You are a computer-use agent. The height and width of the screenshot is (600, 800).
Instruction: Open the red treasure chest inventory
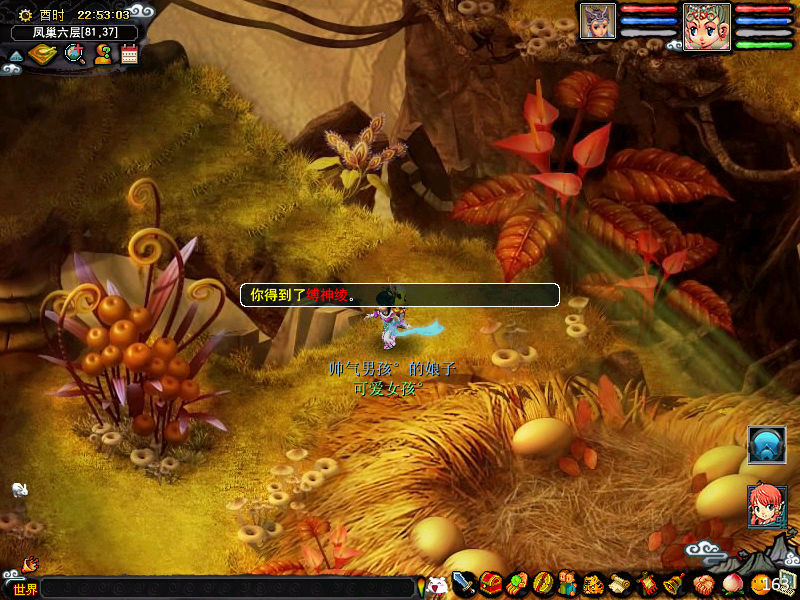[490, 583]
